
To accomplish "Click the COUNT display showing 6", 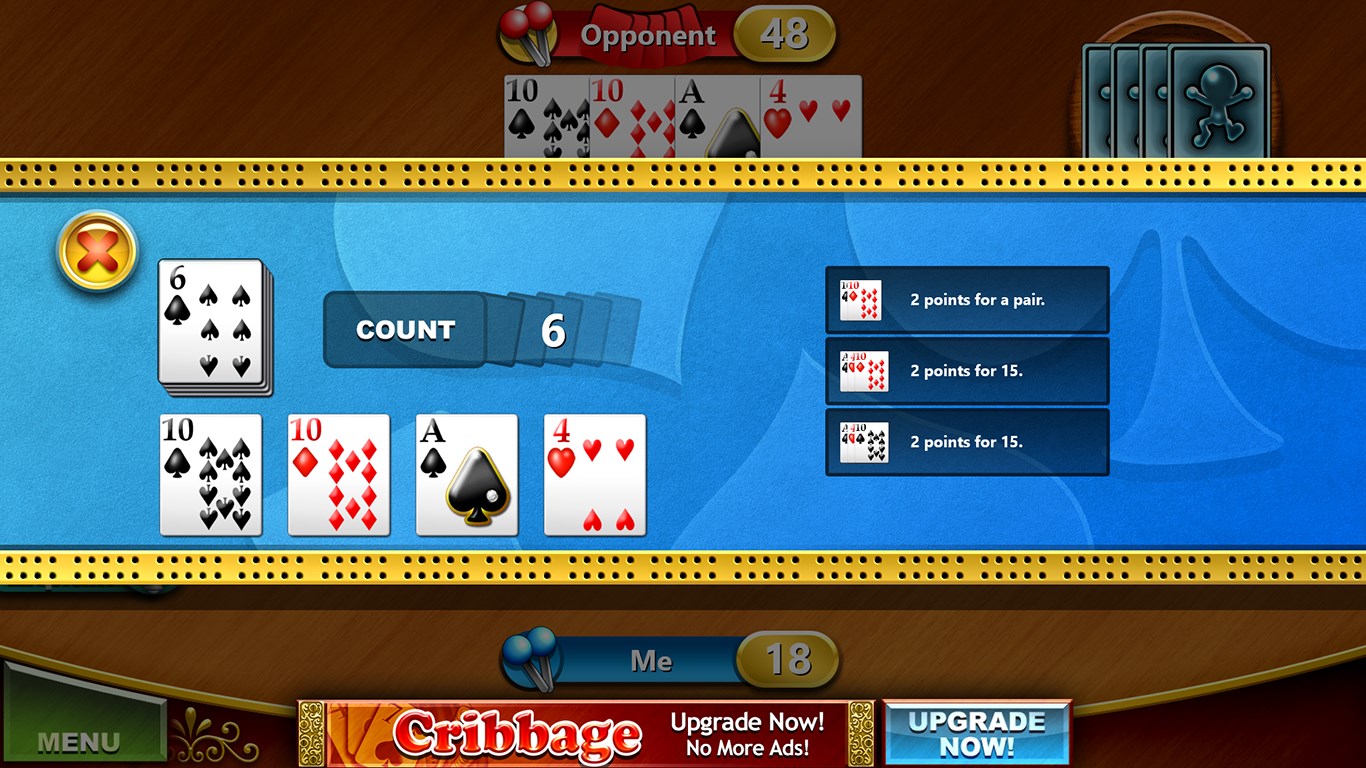I will pos(404,330).
